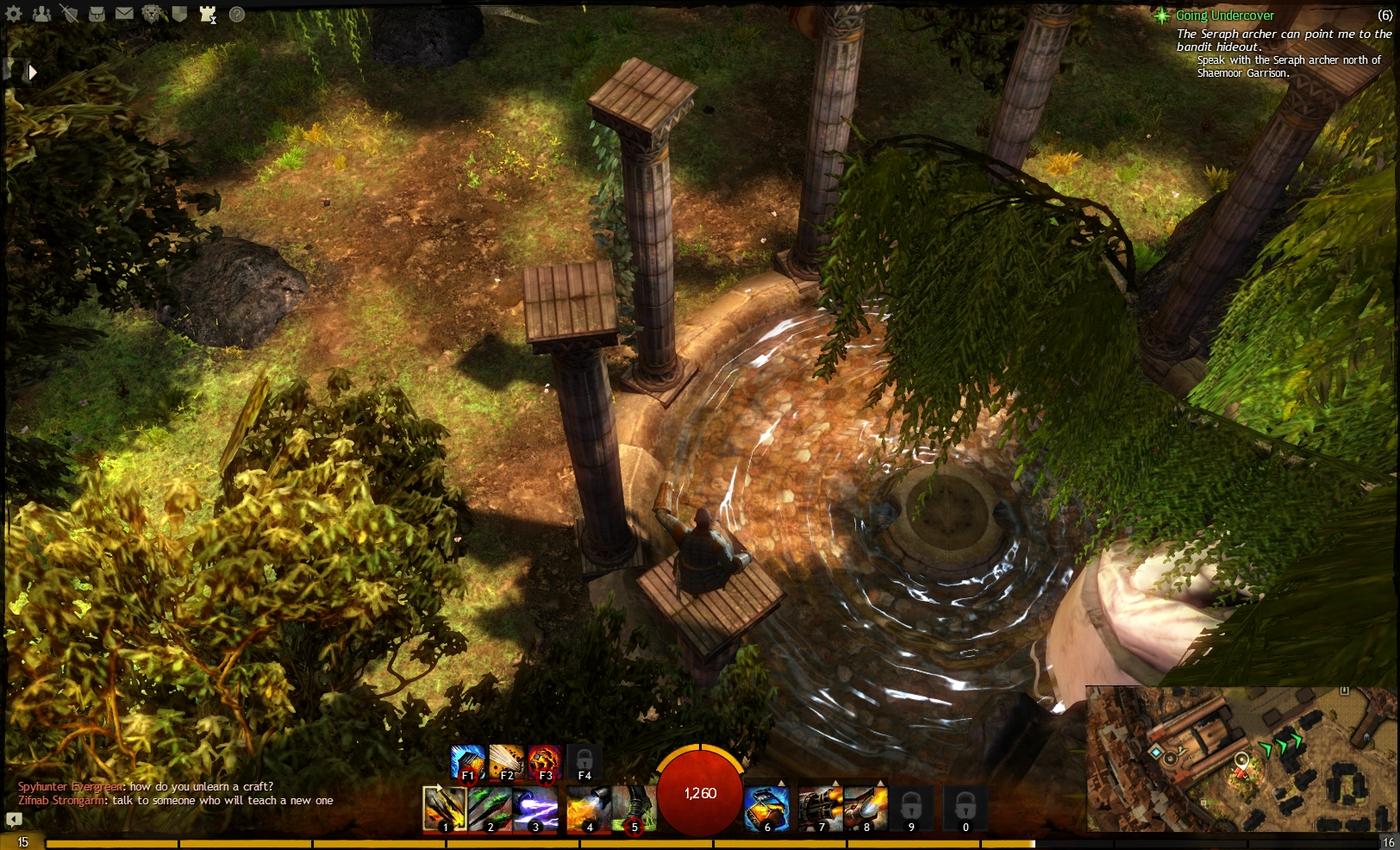Toggle the collapsed side panel arrow

pyautogui.click(x=32, y=72)
